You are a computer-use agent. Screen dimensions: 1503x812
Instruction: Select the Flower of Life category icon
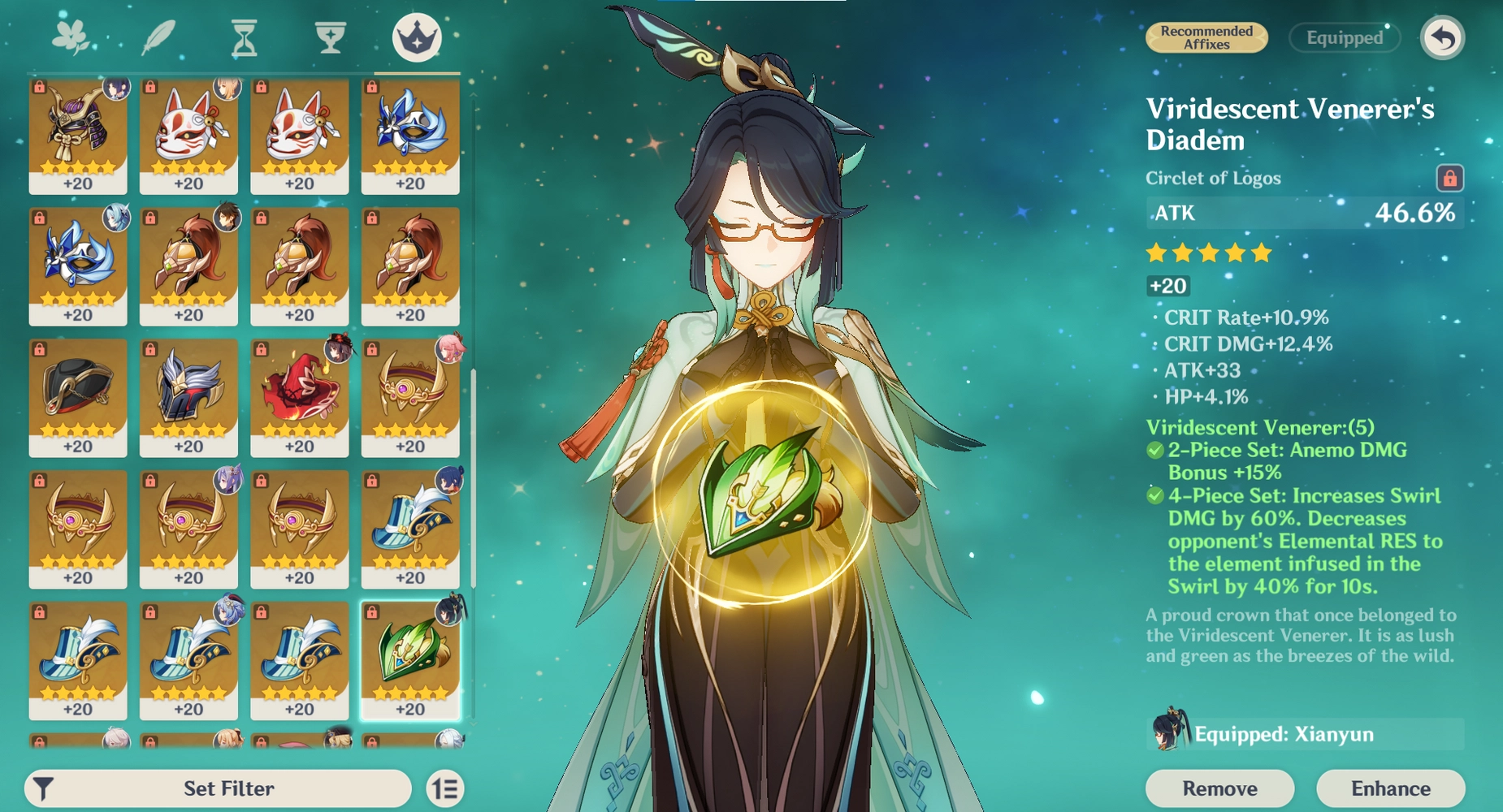71,37
